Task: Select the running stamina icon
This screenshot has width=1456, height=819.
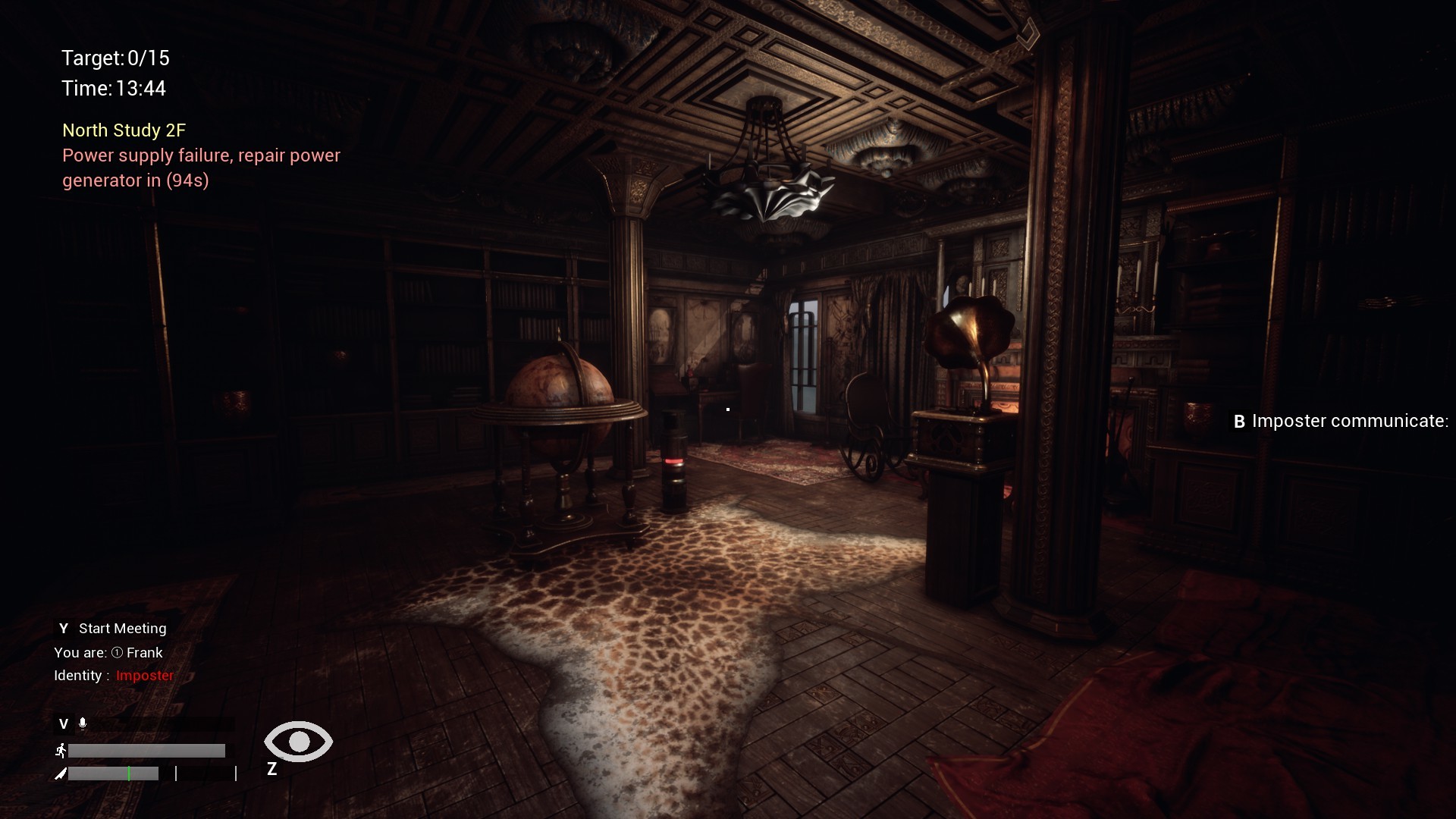Action: tap(61, 750)
